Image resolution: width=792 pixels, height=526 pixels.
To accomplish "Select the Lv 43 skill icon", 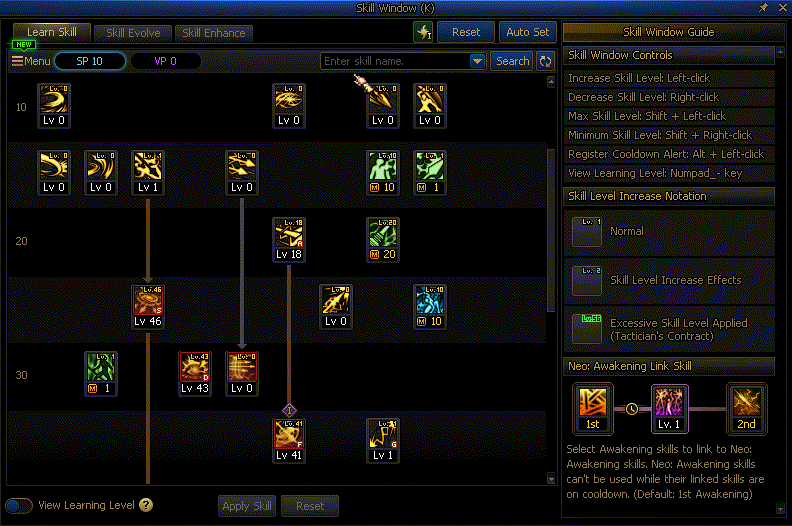I will click(x=195, y=373).
